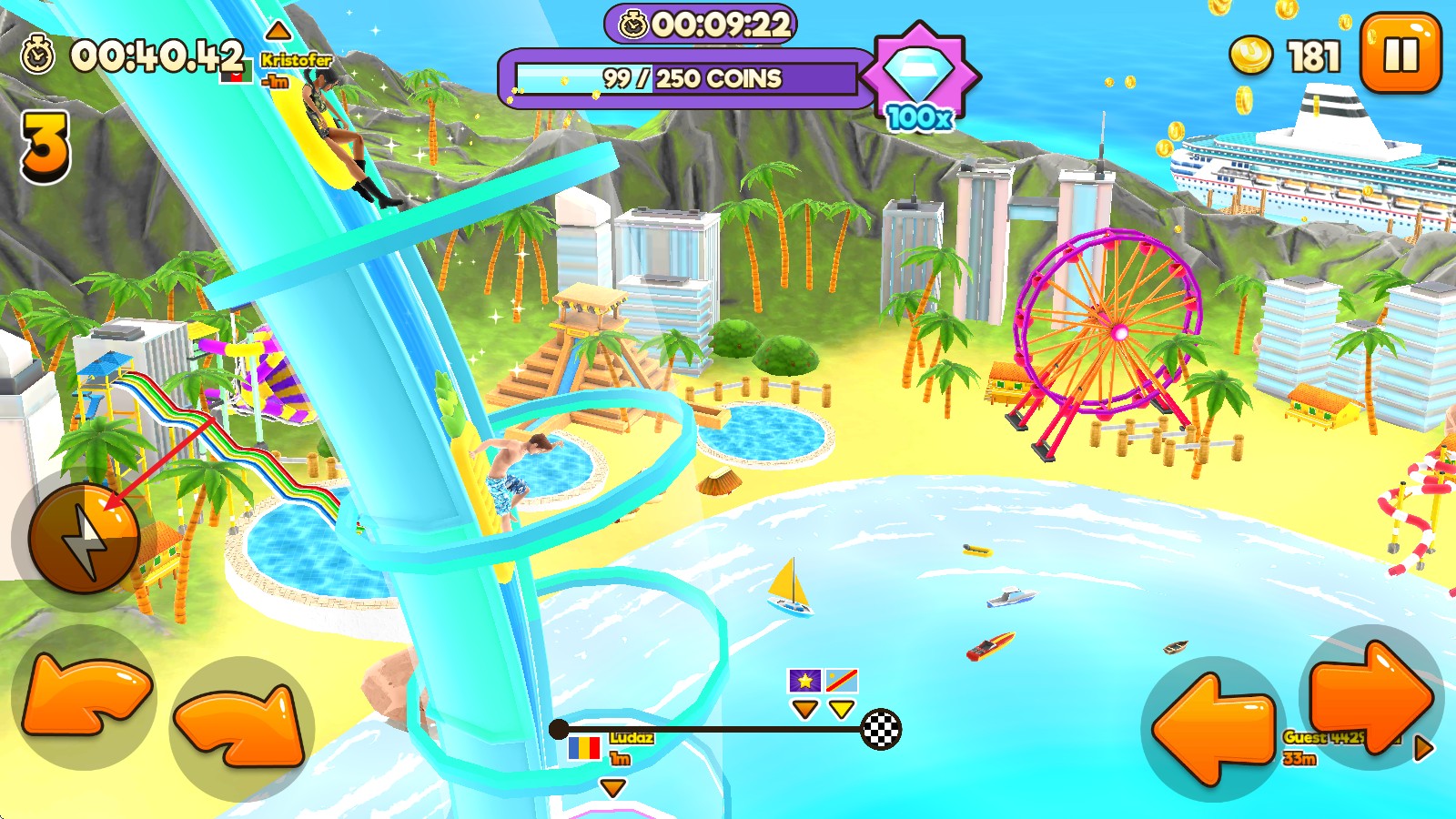Activate the lightning bolt boost
The width and height of the screenshot is (1456, 819).
84,539
